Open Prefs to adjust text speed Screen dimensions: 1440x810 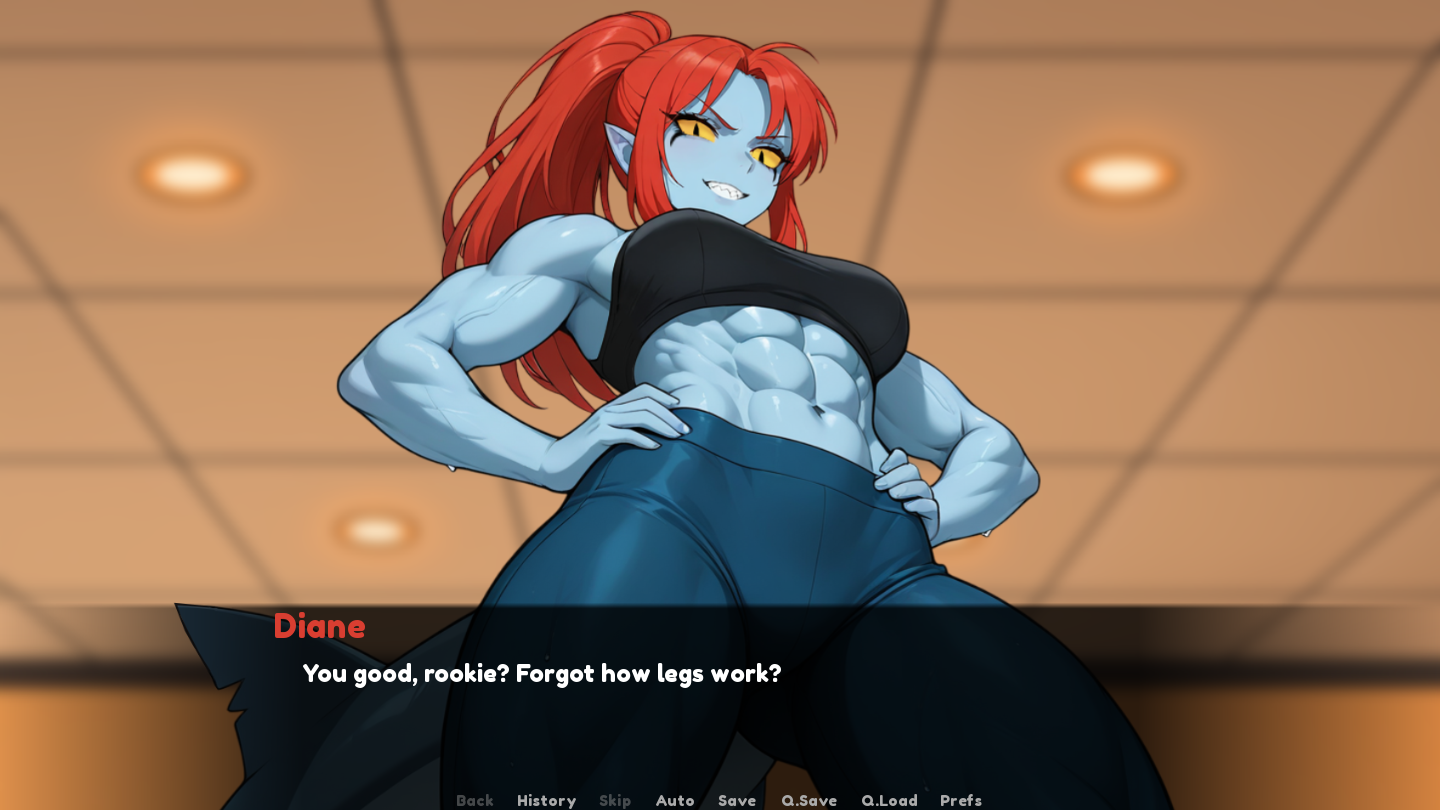(959, 800)
